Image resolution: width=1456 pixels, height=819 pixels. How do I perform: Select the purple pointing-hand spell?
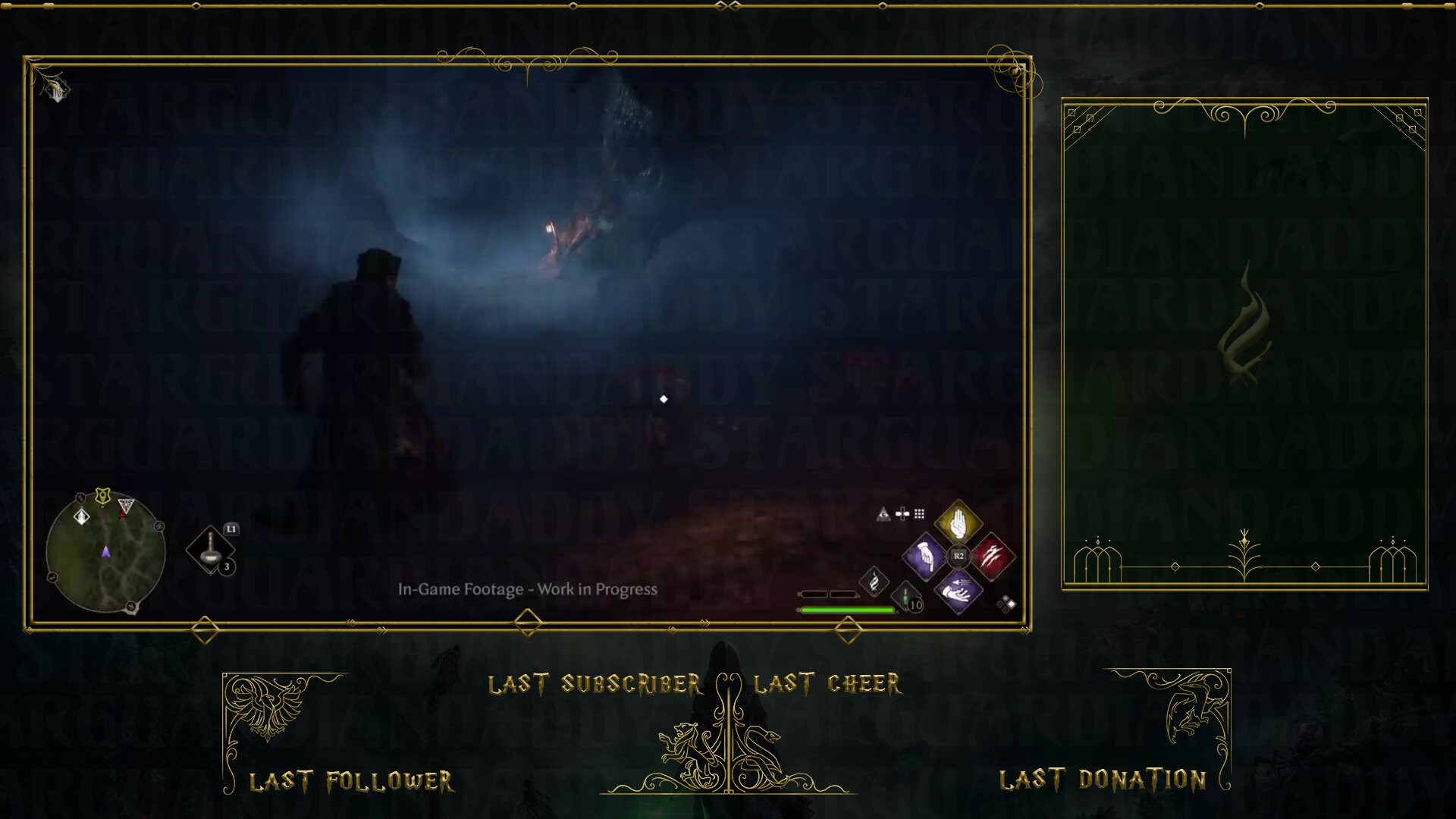tap(924, 558)
